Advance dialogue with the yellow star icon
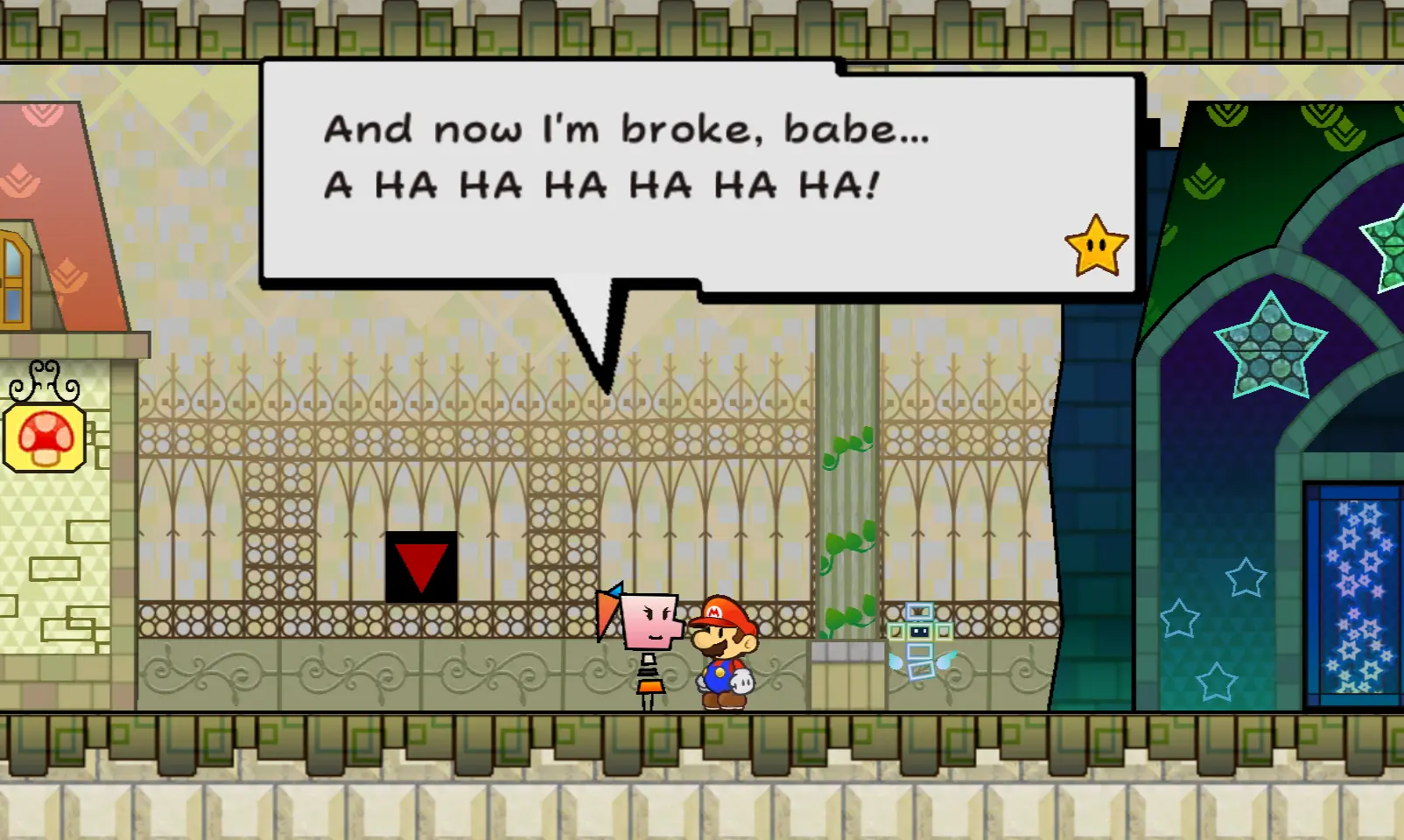The width and height of the screenshot is (1404, 840). coord(1096,246)
